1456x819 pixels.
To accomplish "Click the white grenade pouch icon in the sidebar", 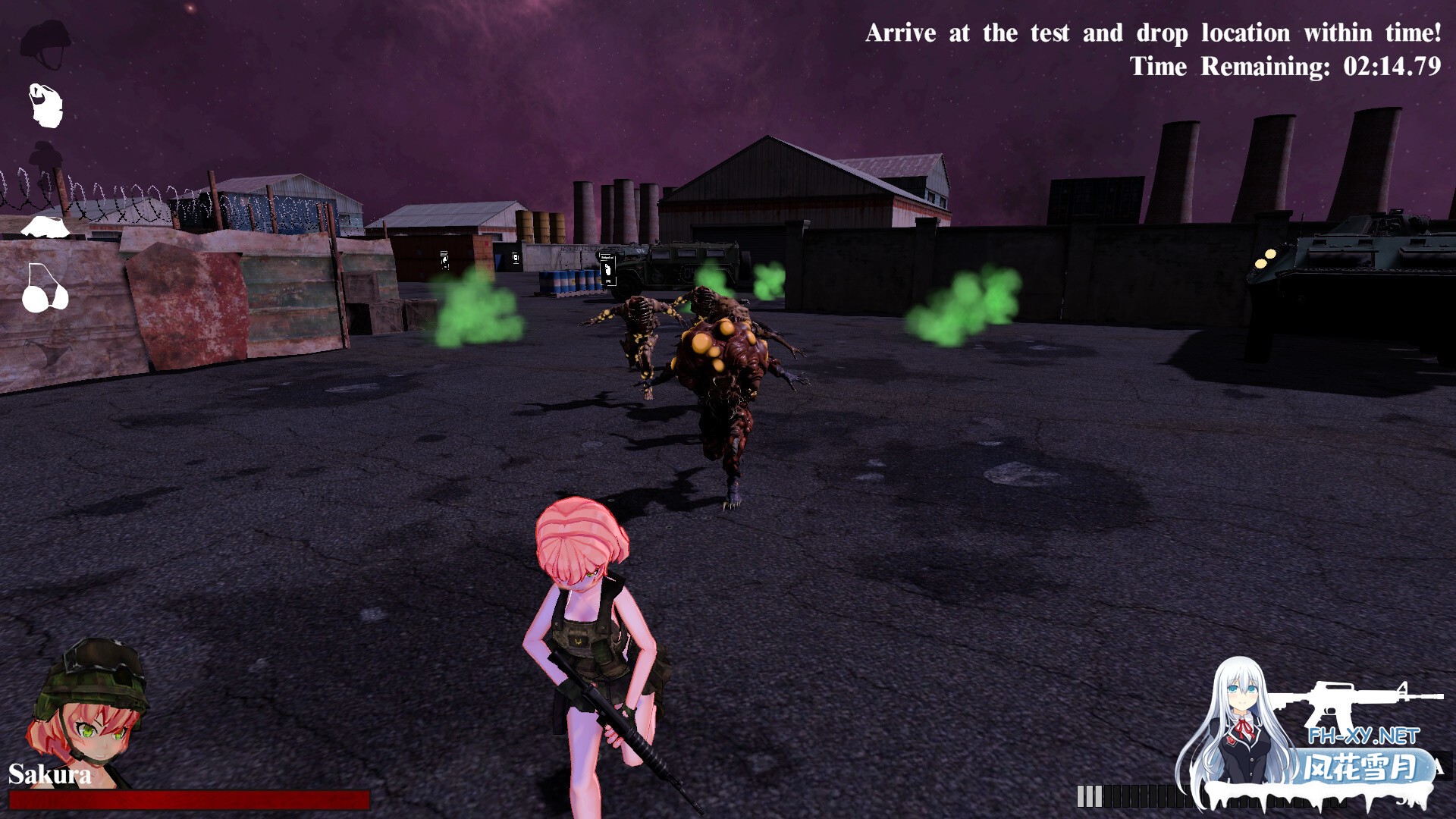I will point(45,106).
